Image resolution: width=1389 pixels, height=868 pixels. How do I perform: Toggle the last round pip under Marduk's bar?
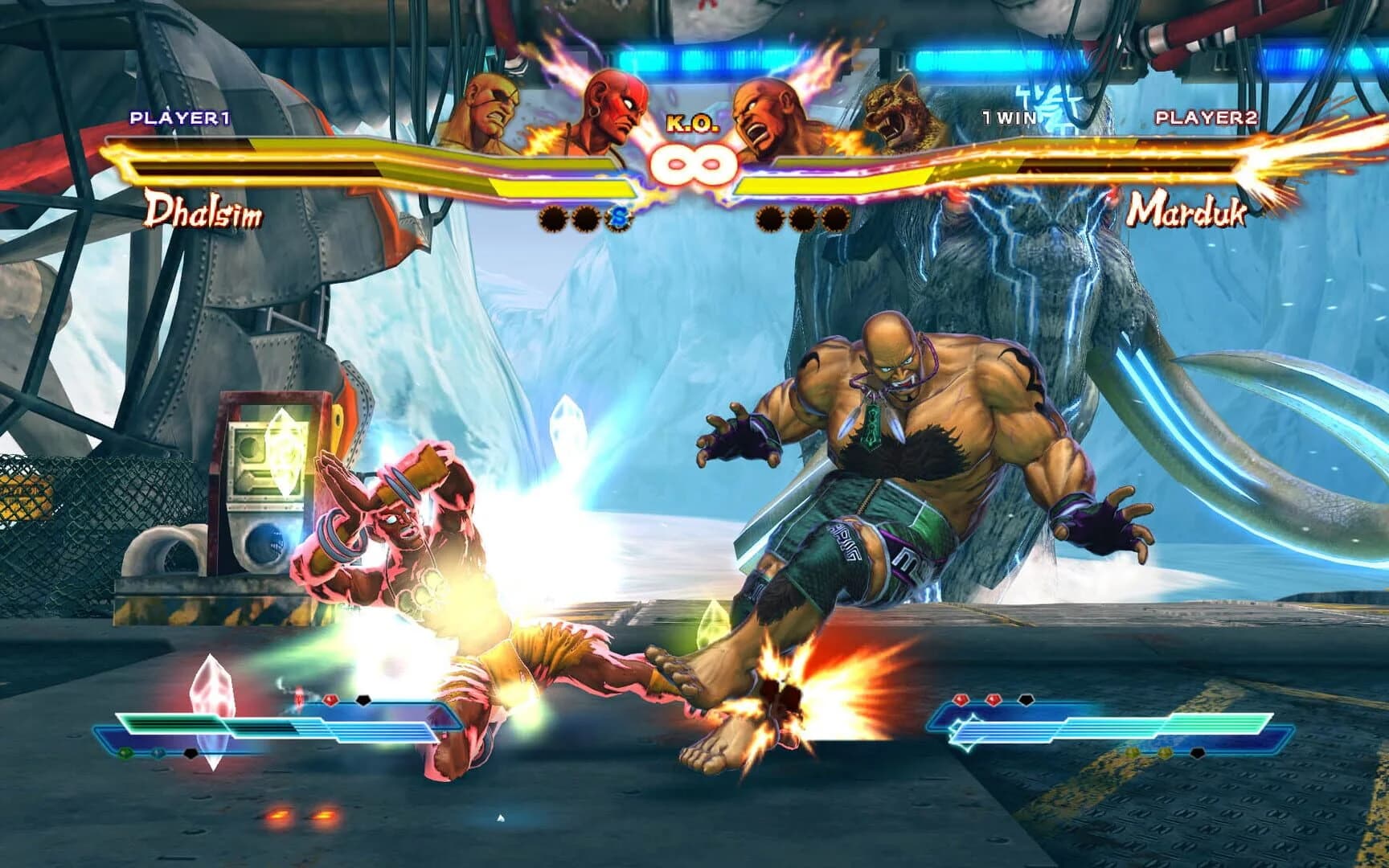point(836,218)
